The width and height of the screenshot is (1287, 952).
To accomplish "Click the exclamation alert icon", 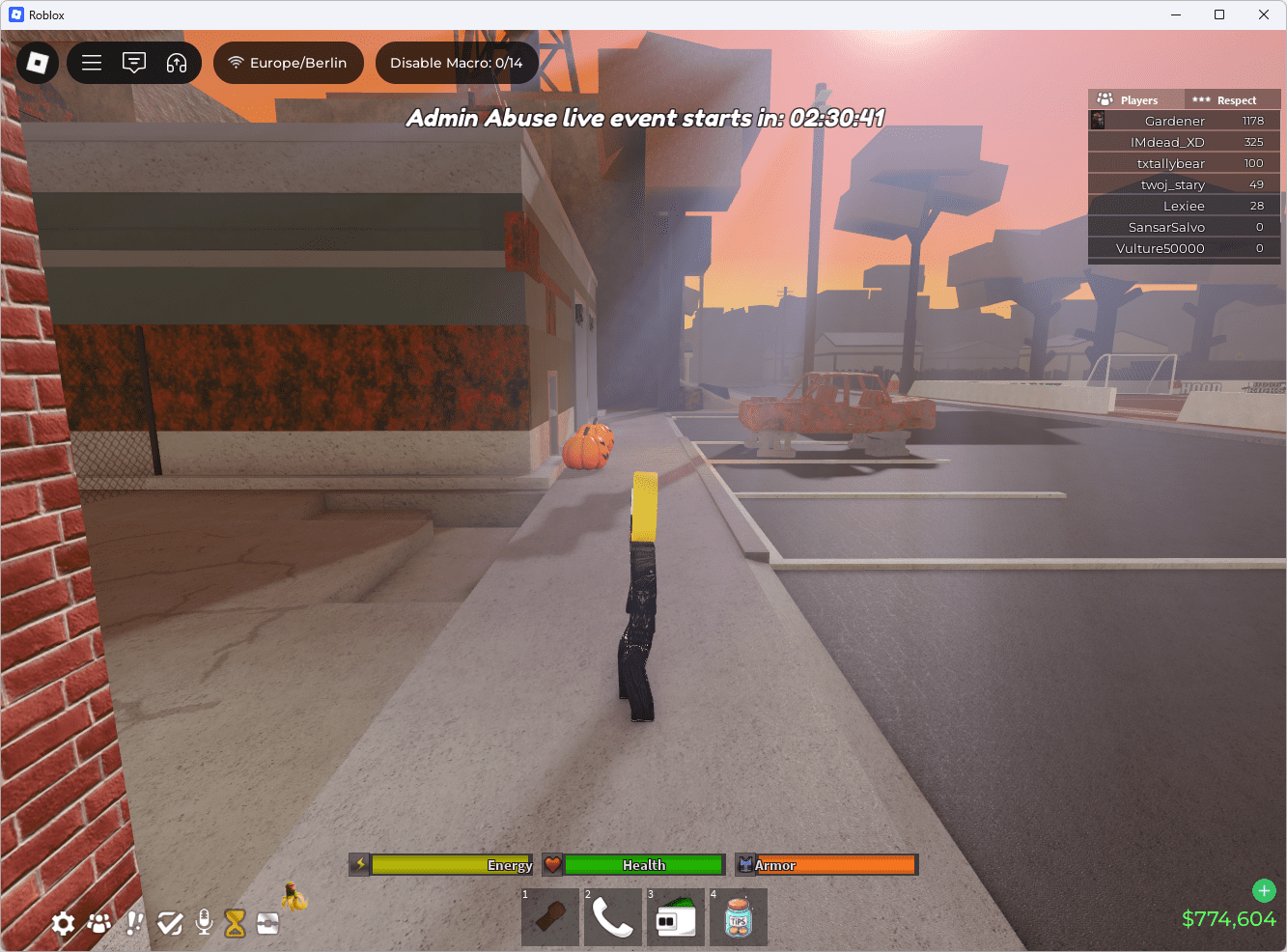I will [134, 924].
